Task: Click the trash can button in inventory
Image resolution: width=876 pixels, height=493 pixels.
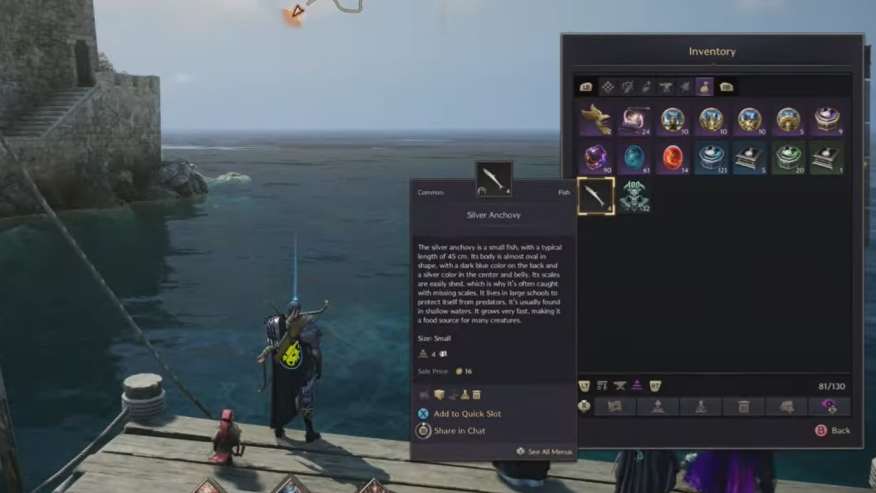Action: (744, 406)
